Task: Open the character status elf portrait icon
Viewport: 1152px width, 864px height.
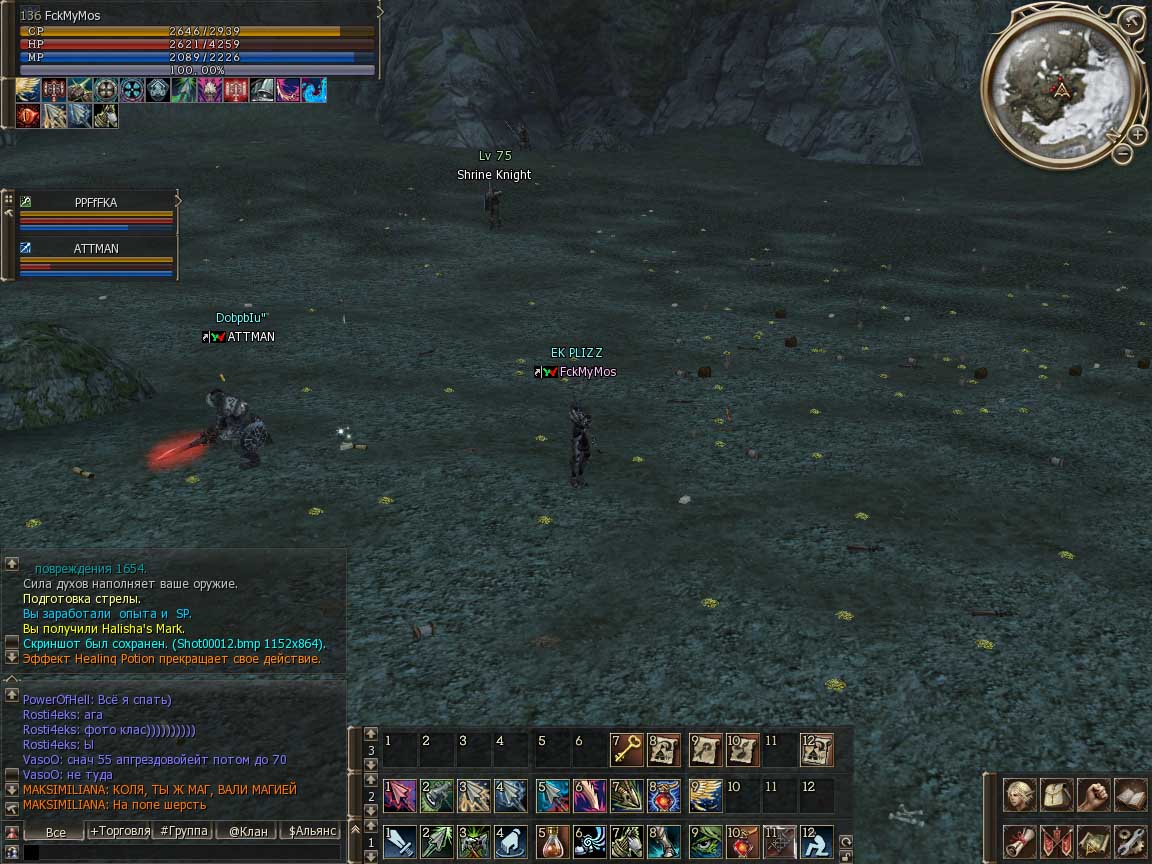Action: [1020, 795]
